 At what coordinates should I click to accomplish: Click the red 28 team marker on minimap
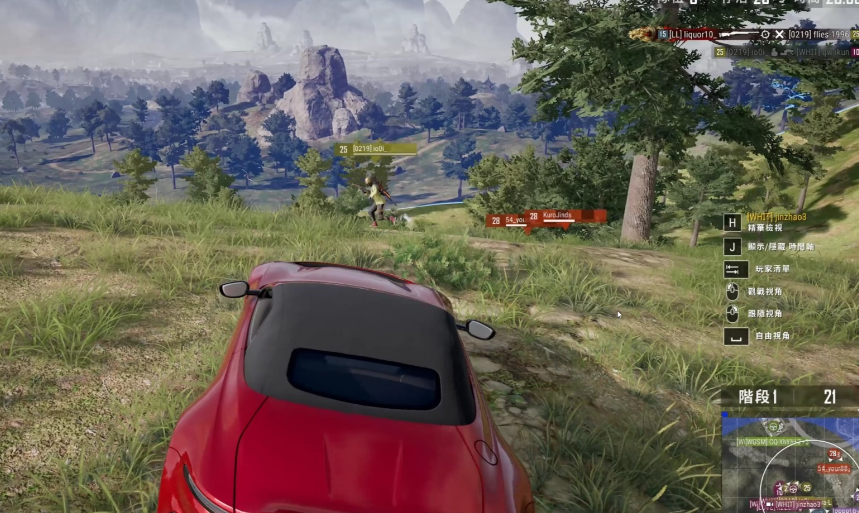tap(832, 453)
